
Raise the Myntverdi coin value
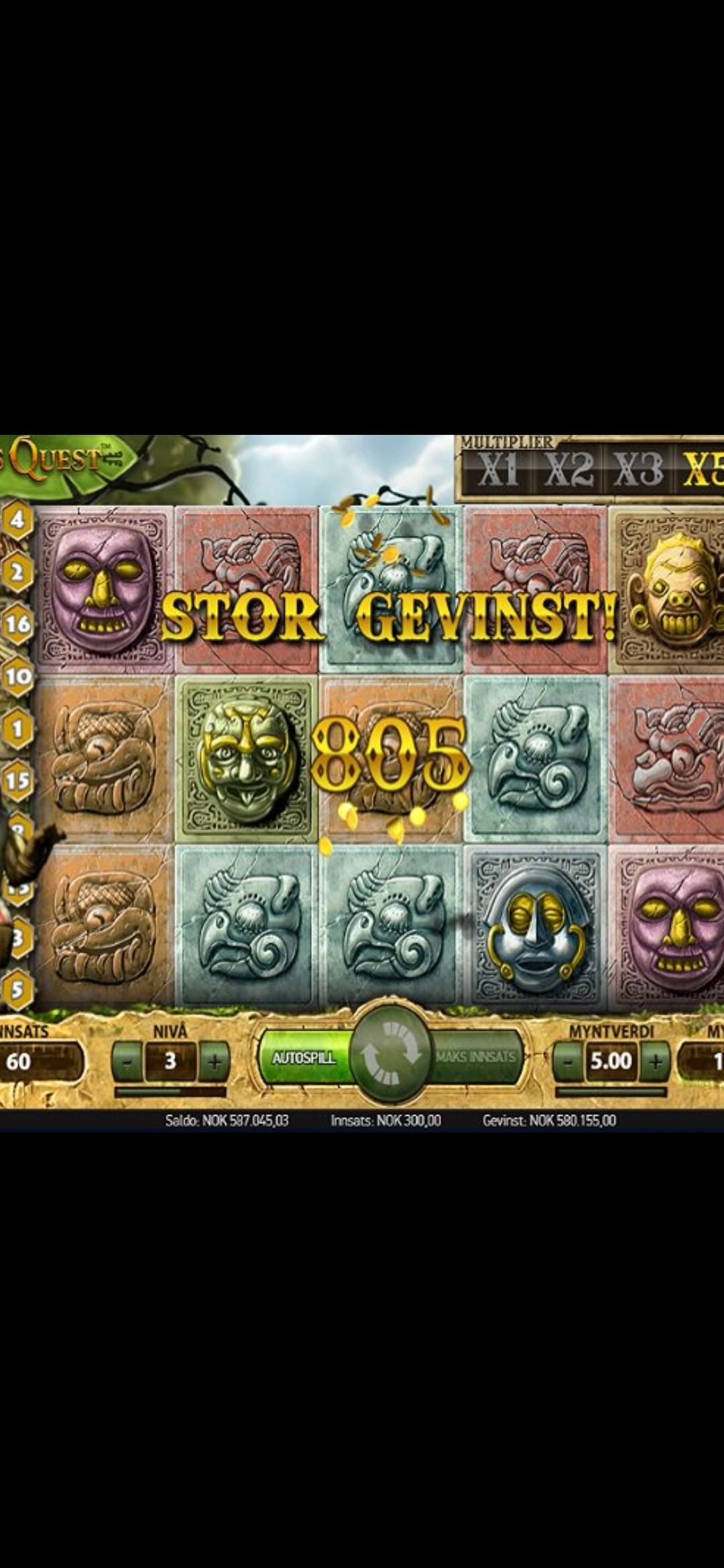tap(655, 1061)
